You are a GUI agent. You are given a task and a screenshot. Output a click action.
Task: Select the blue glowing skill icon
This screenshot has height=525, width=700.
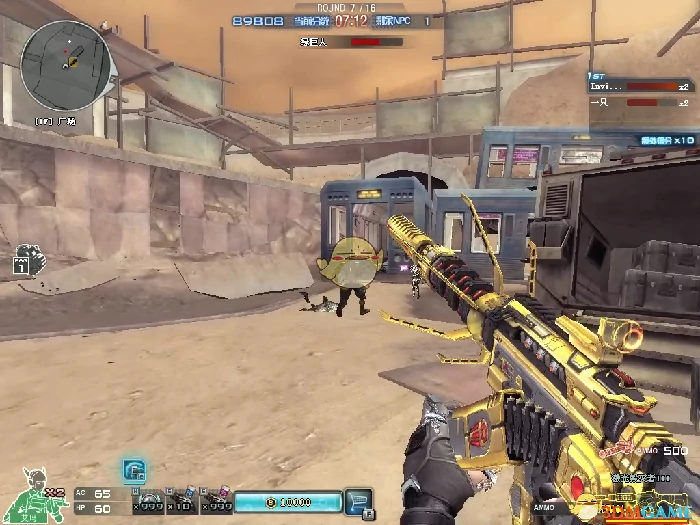[x=135, y=471]
